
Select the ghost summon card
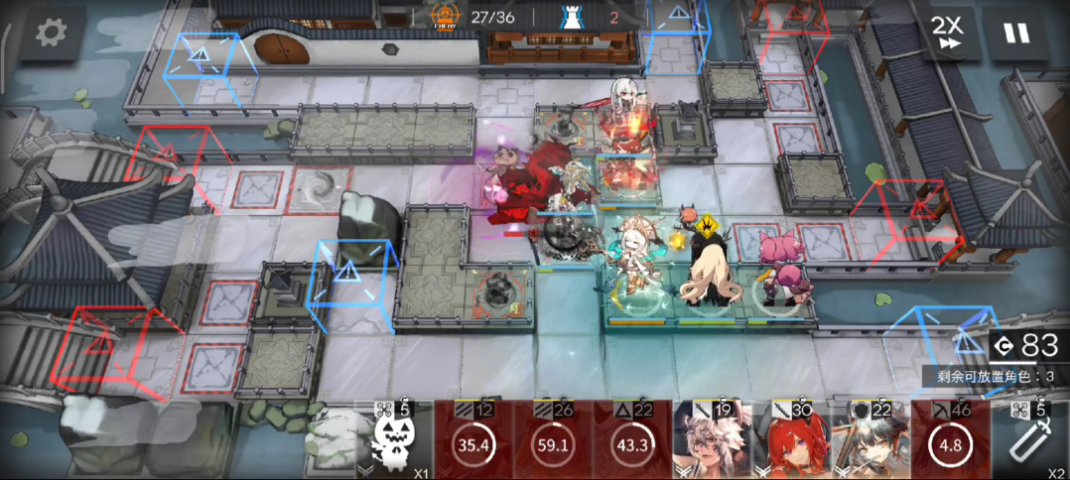point(394,441)
